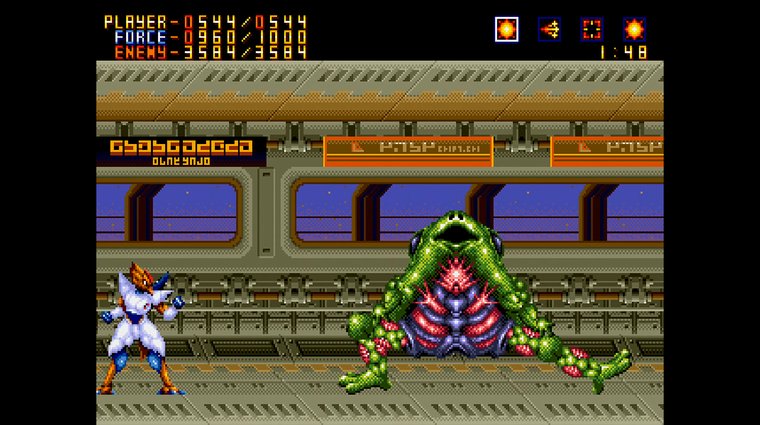Switch to the red square bracket weapon
Screen dimensions: 760x425
click(x=591, y=29)
